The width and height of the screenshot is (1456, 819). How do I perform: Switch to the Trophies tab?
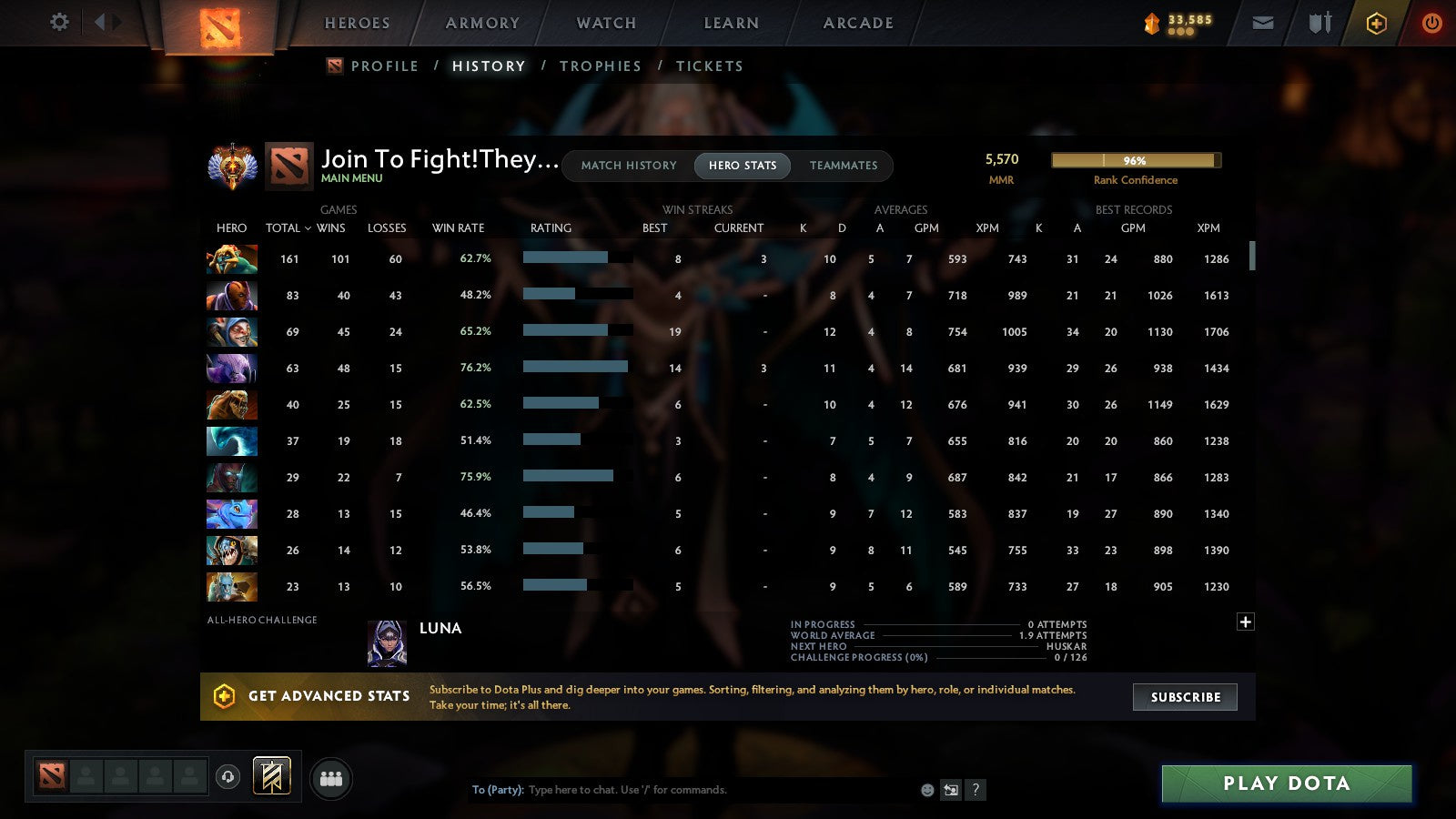[x=601, y=66]
